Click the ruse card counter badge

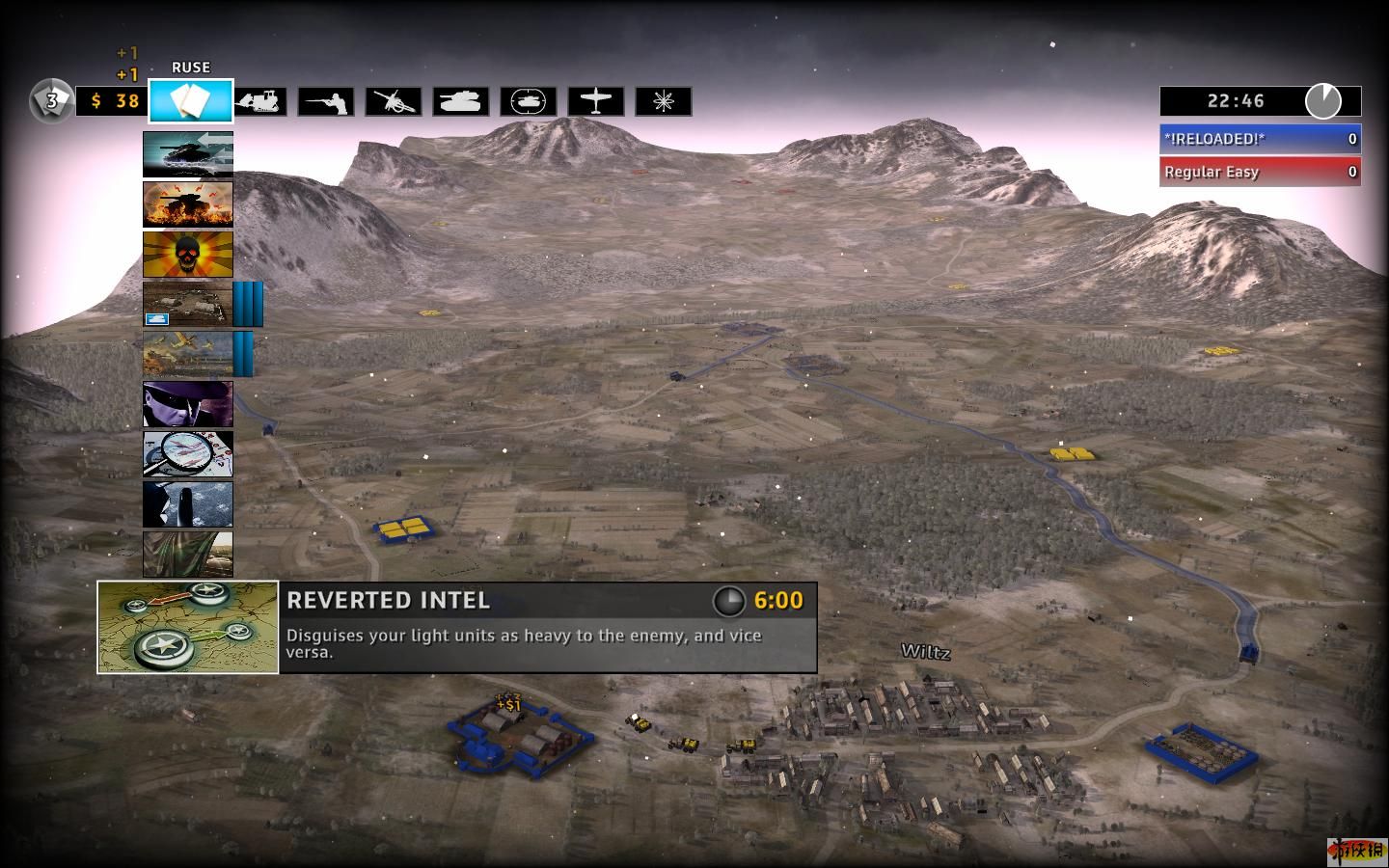coord(52,100)
